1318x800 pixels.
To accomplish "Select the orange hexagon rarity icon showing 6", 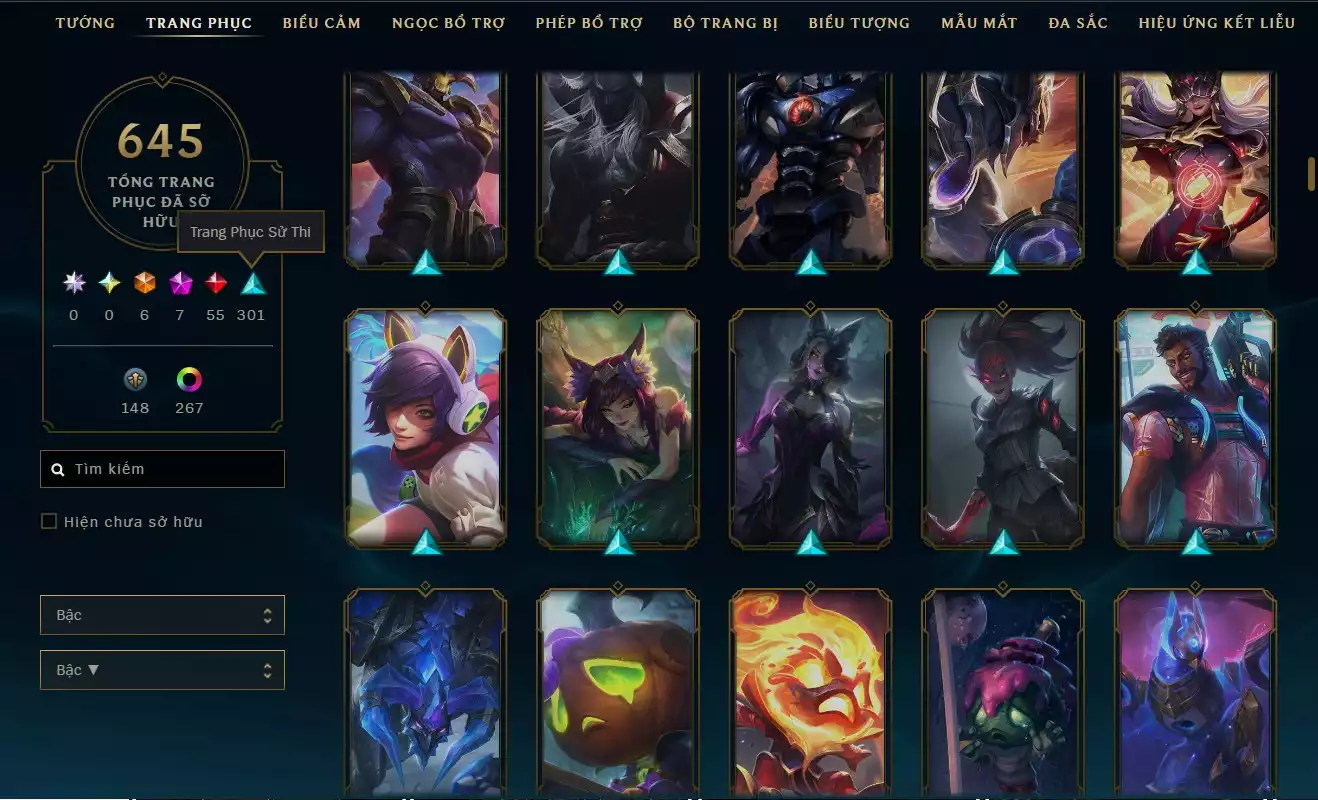I will click(x=144, y=282).
